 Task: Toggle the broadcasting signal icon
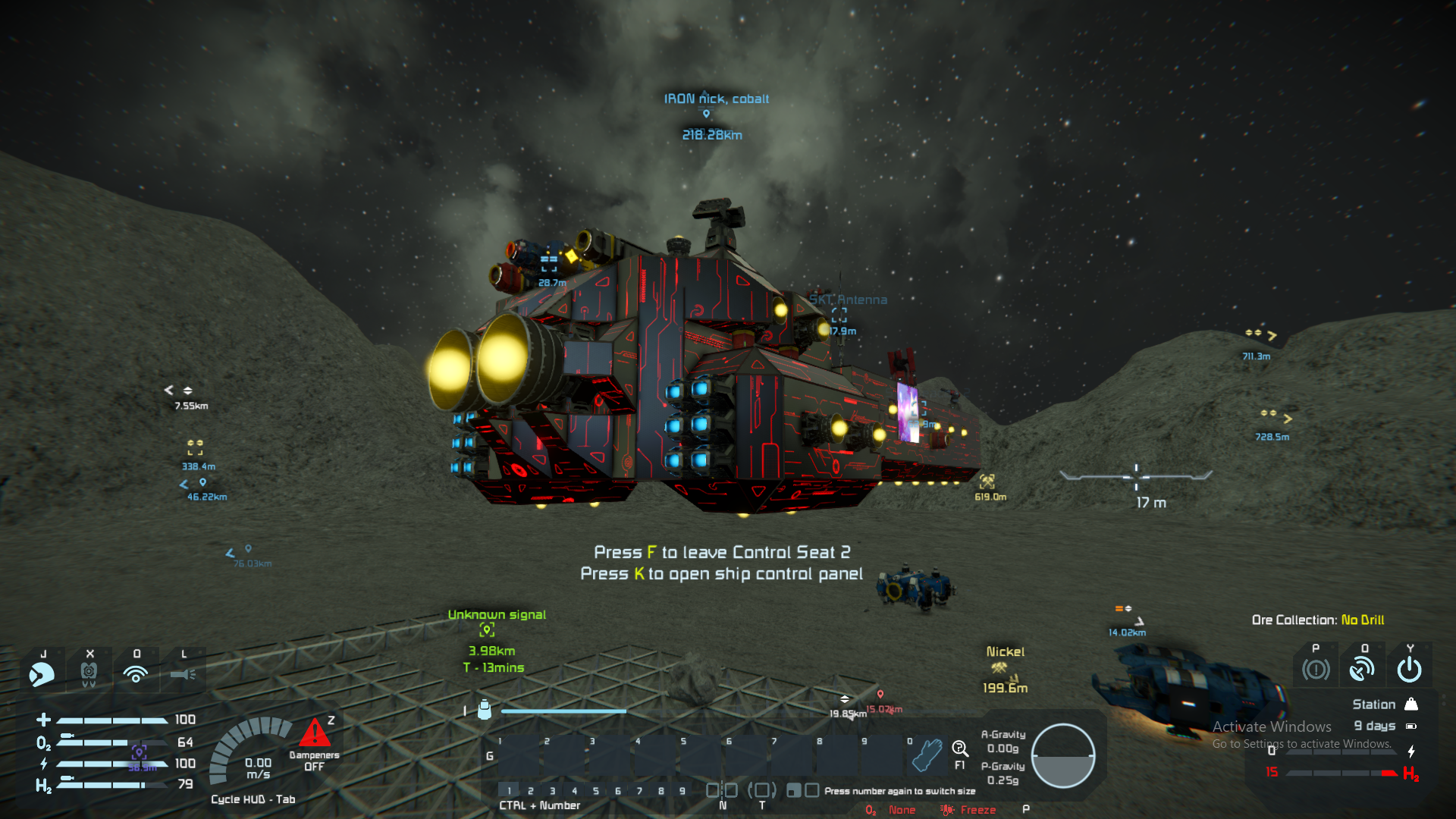136,673
